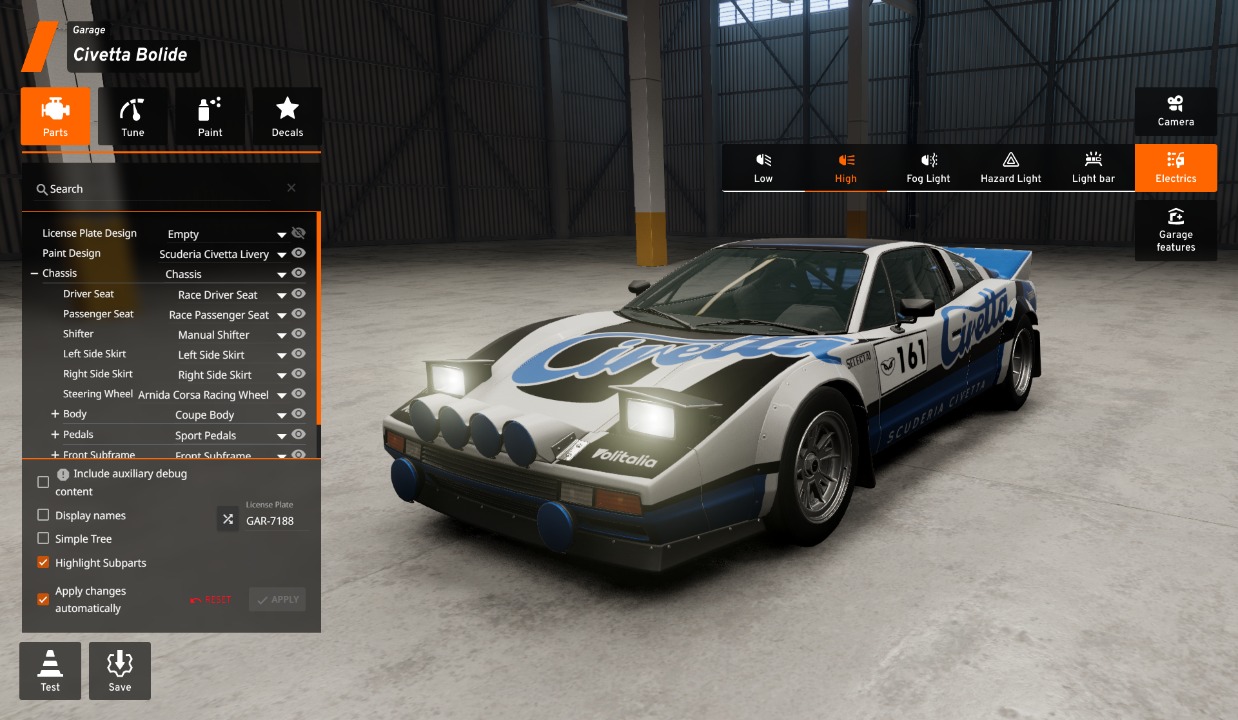Image resolution: width=1238 pixels, height=720 pixels.
Task: Select the Decals tab
Action: 287,116
